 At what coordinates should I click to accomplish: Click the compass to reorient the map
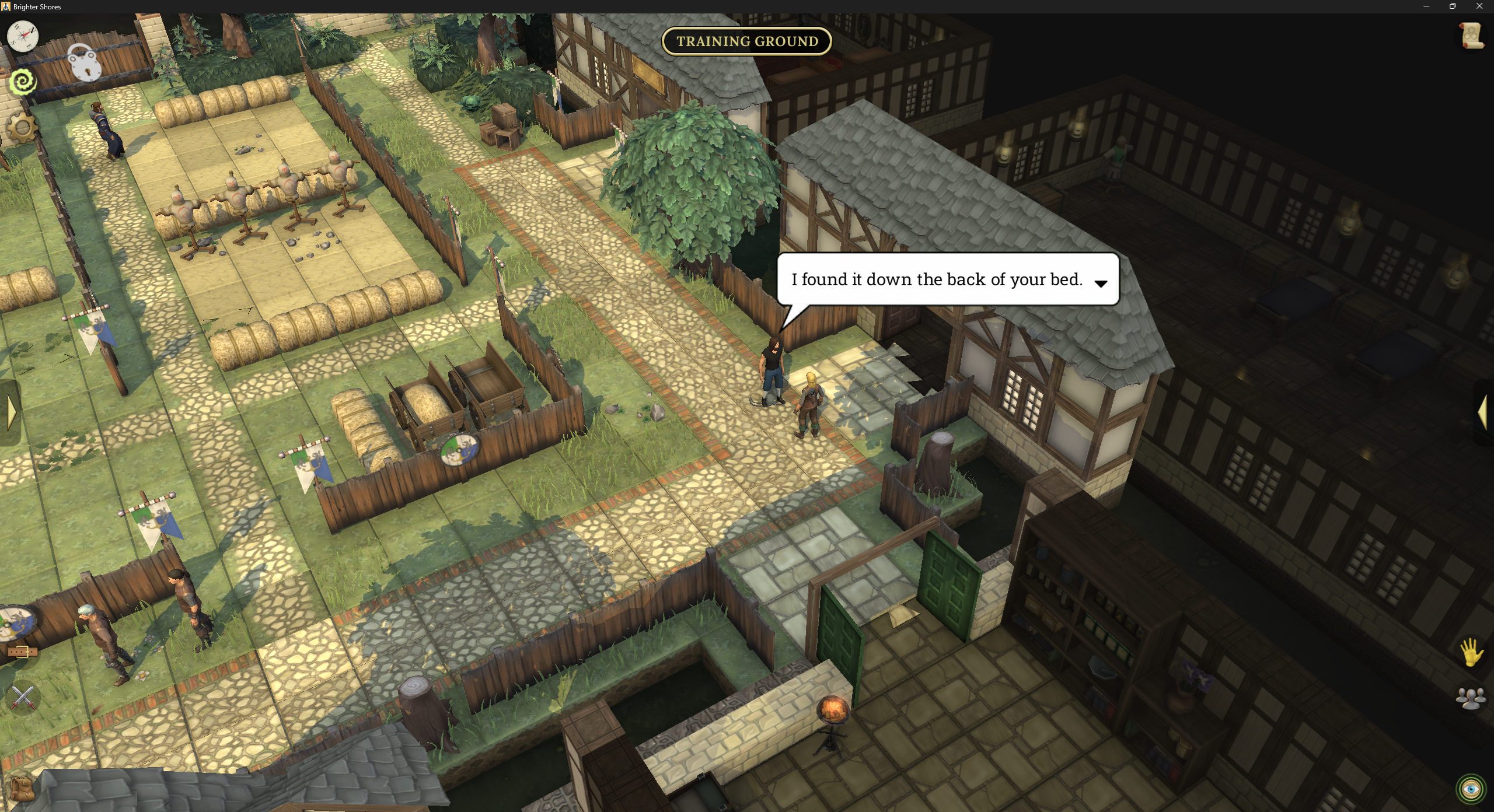22,36
